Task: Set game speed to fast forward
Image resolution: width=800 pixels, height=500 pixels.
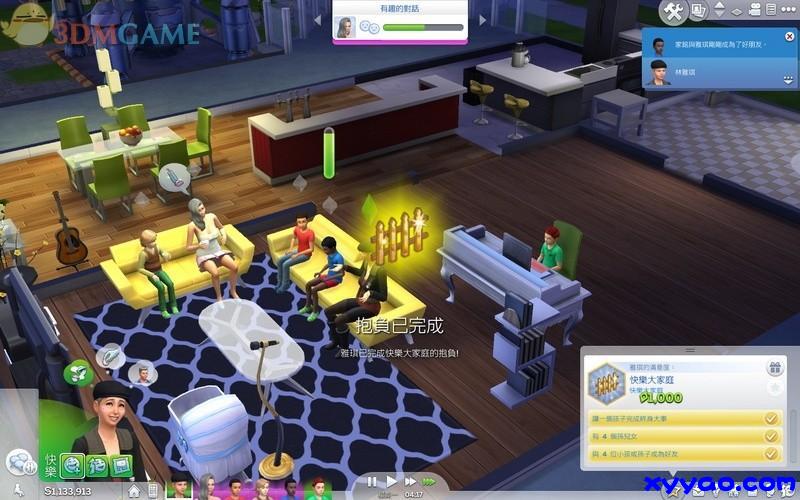Action: click(409, 482)
